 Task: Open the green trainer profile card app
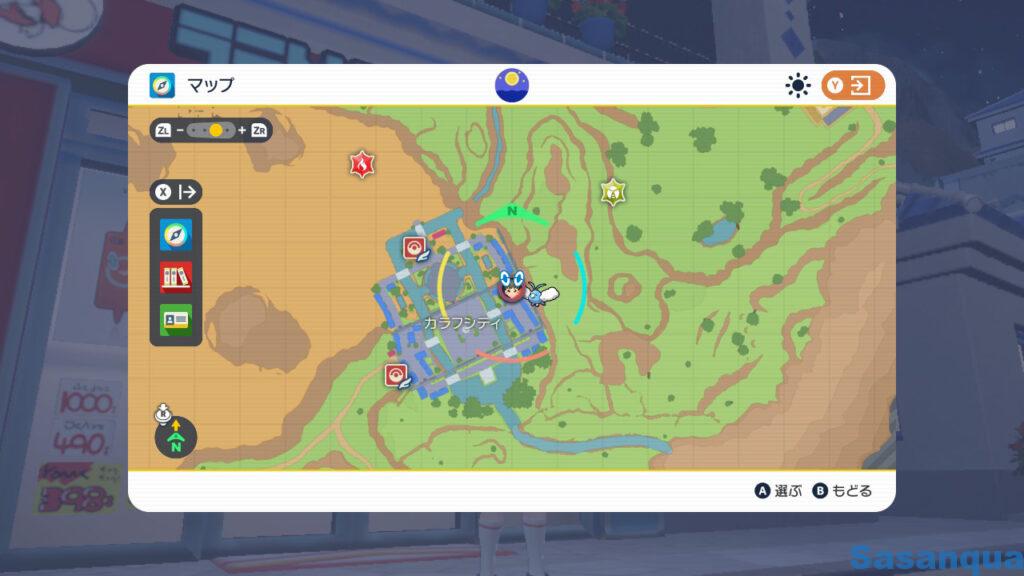coord(176,319)
